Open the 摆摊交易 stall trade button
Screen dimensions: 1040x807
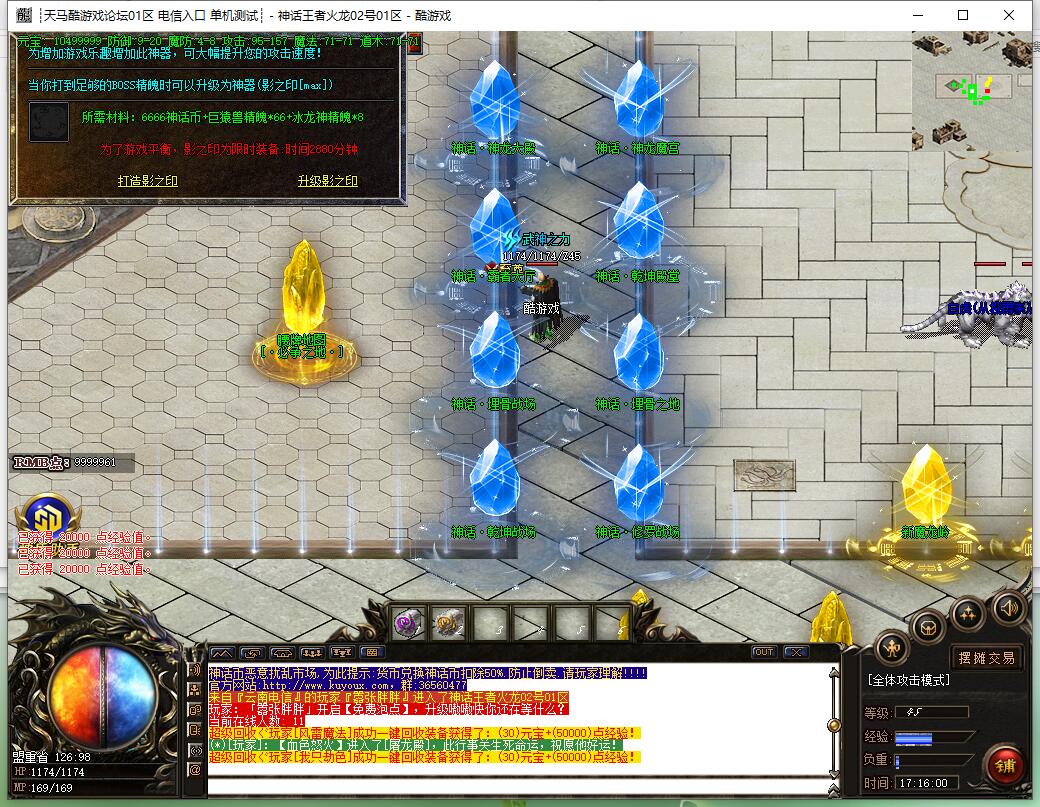[986, 657]
